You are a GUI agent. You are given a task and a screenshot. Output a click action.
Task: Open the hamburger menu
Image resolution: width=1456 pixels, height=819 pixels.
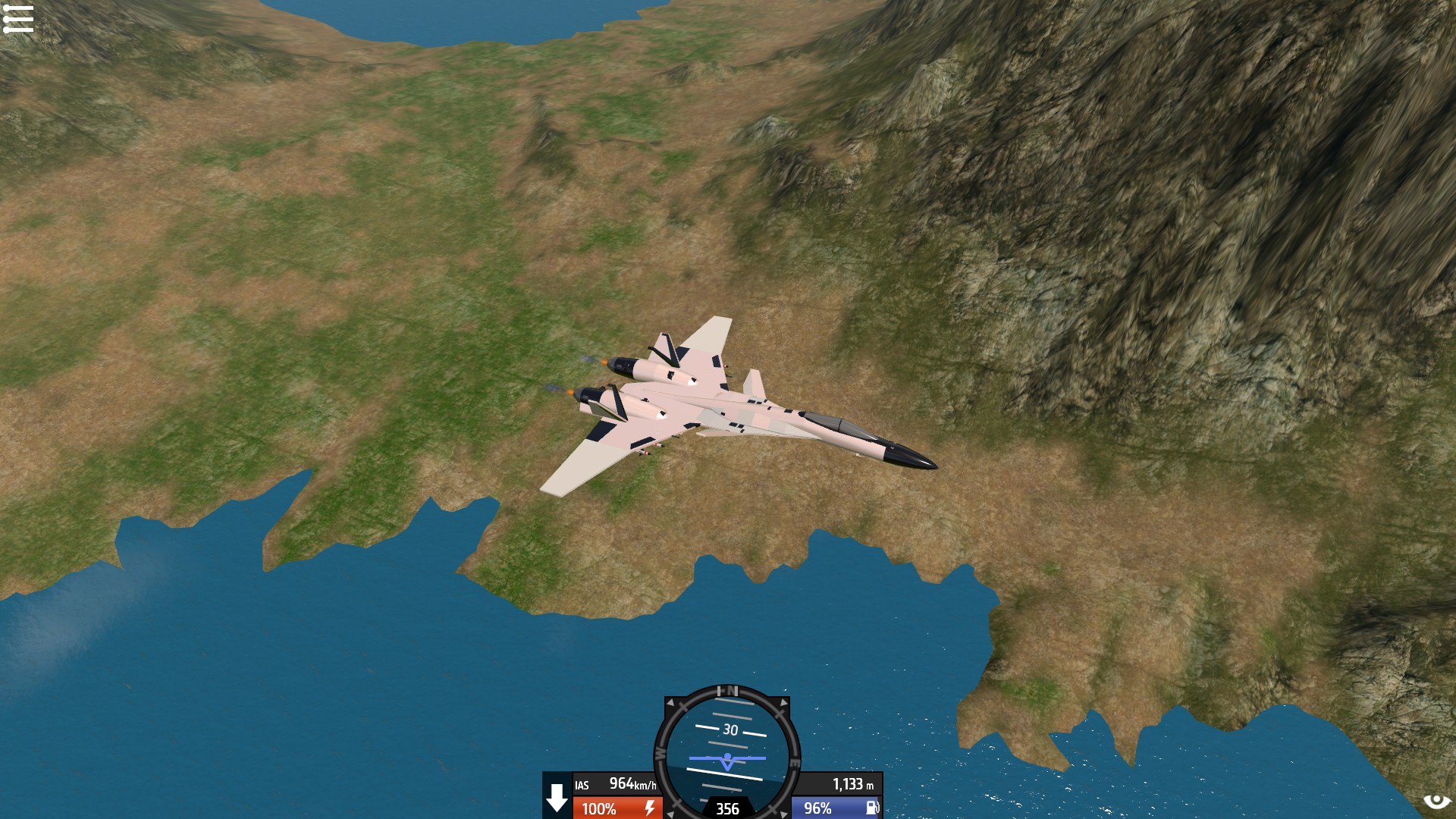click(x=18, y=19)
